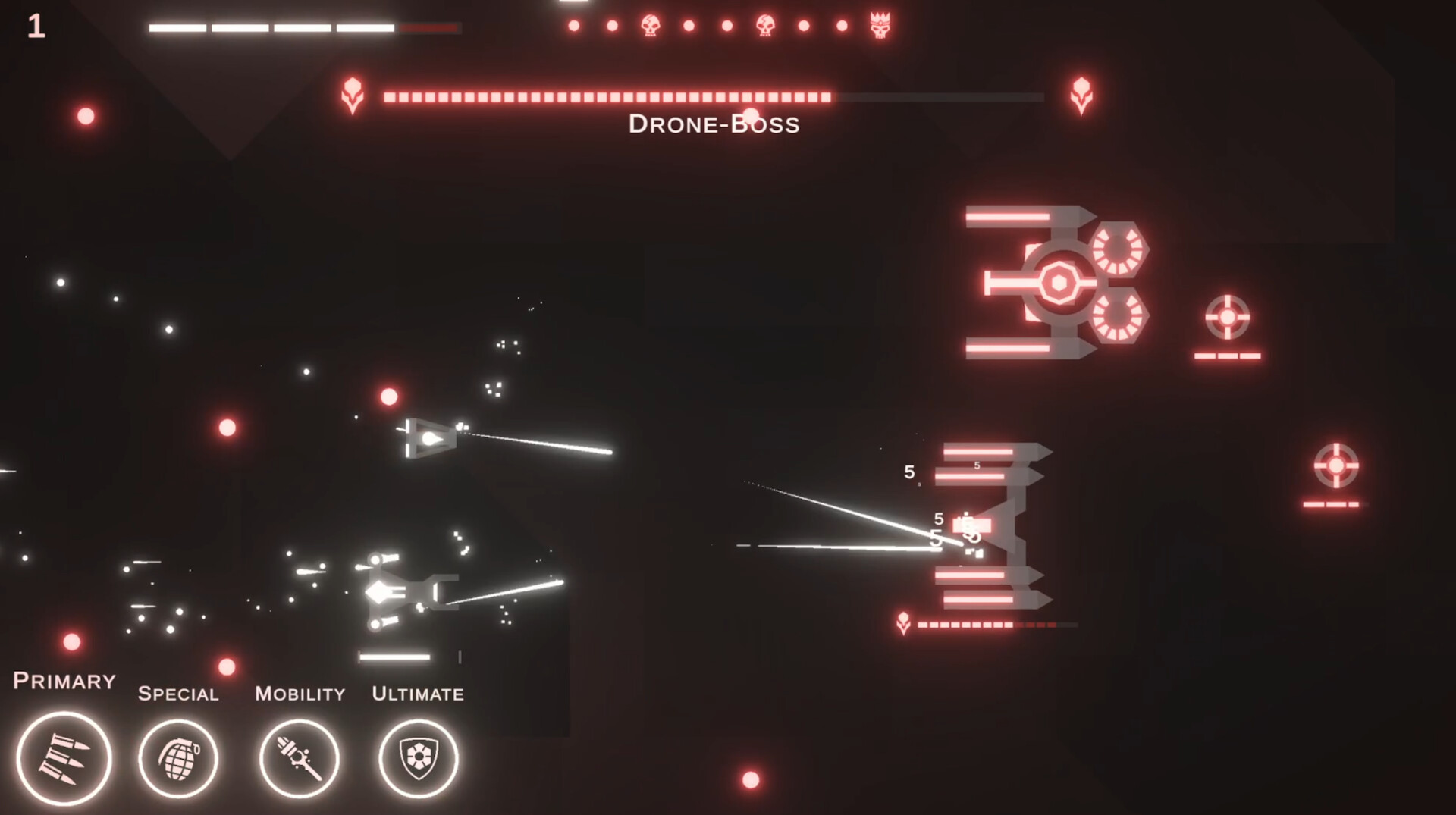Screen dimensions: 1456x815
Task: Click the Primary label text
Action: pyautogui.click(x=64, y=681)
